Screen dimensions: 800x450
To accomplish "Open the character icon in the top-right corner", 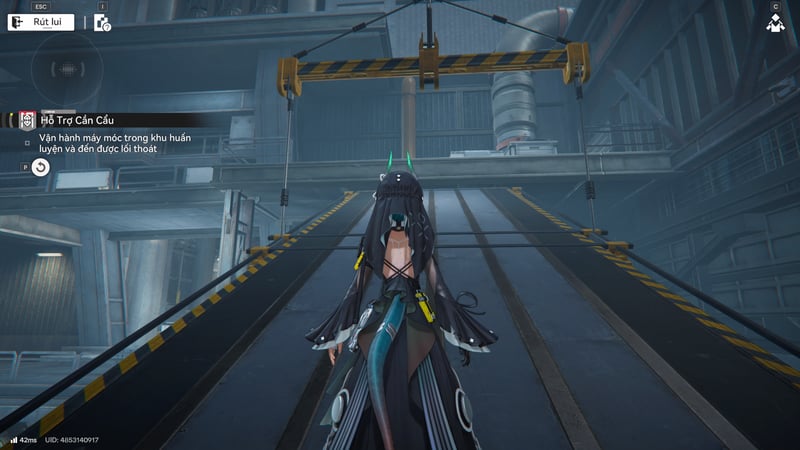I will pos(775,23).
